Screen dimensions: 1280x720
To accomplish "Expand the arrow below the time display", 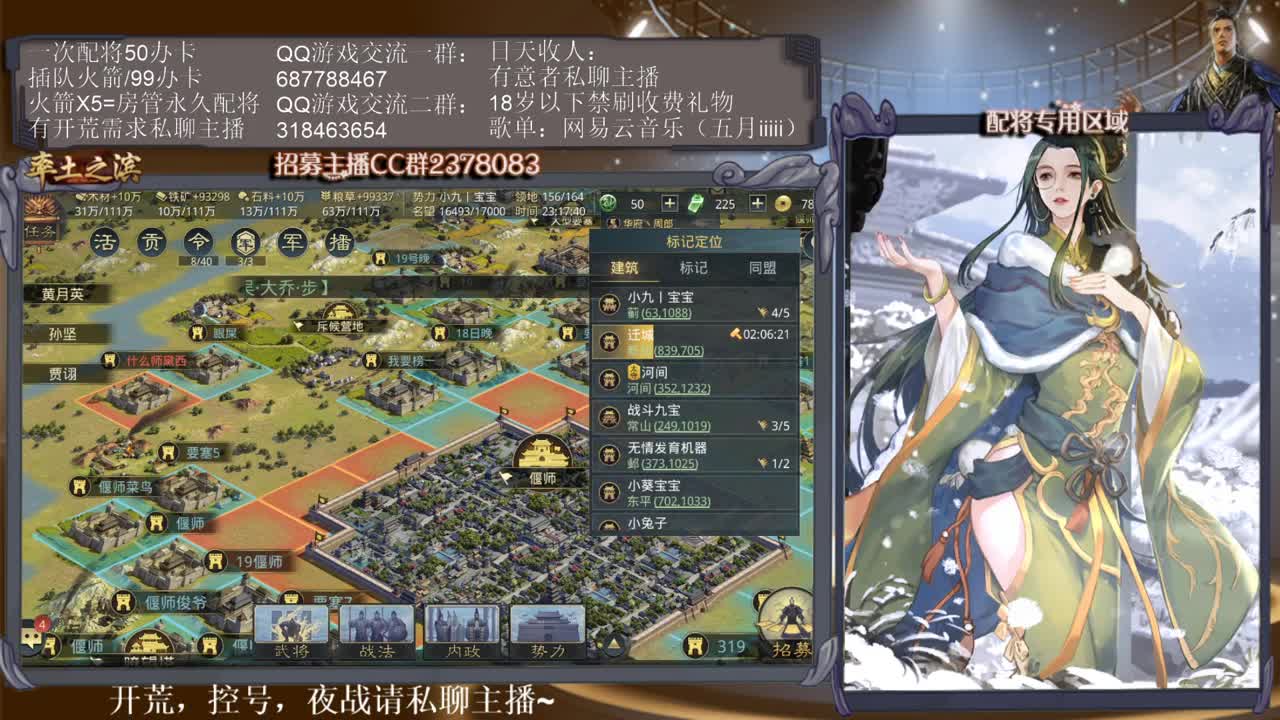I will coord(533,221).
